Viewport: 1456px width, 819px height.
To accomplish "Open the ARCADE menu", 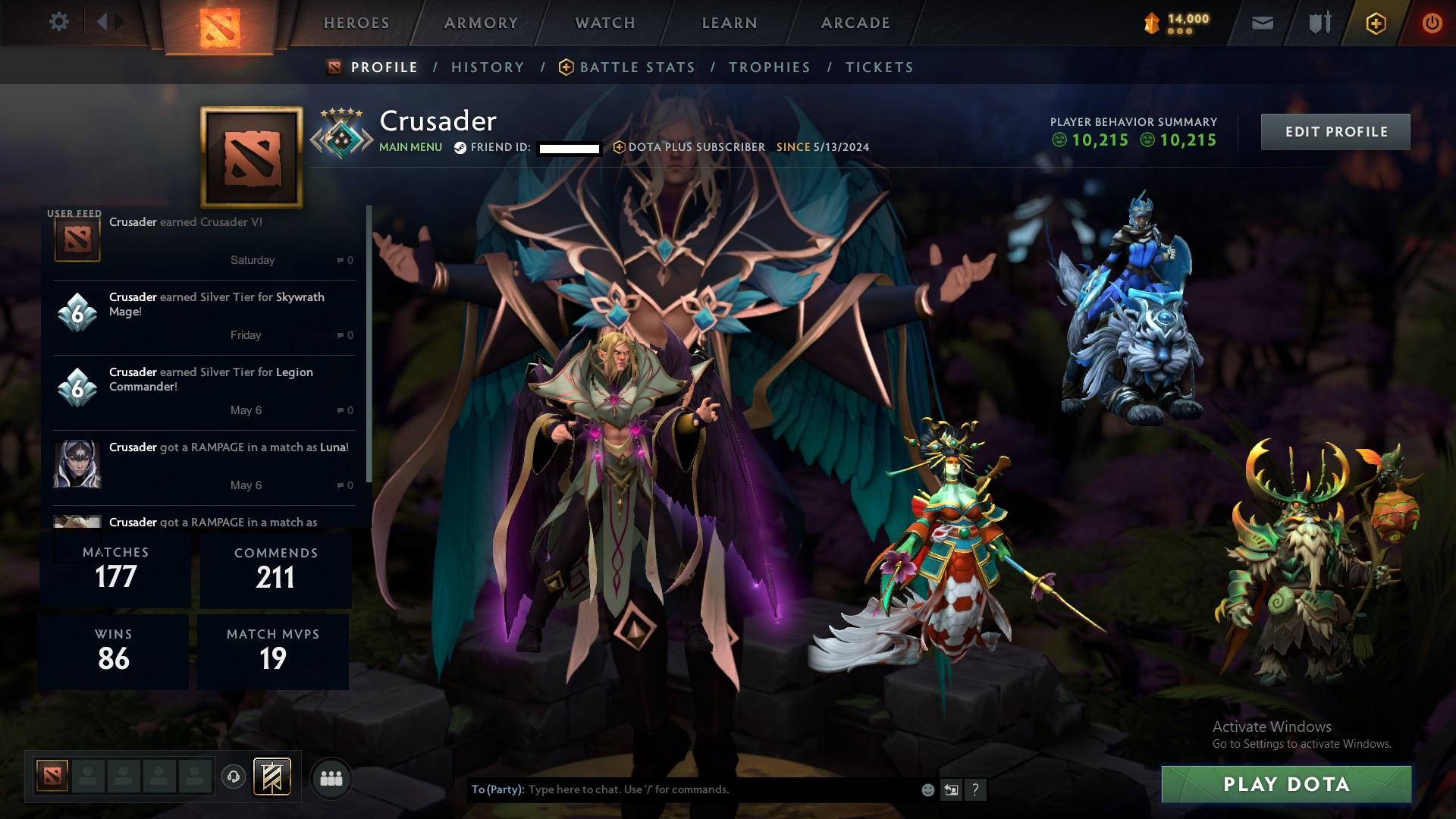I will point(854,23).
